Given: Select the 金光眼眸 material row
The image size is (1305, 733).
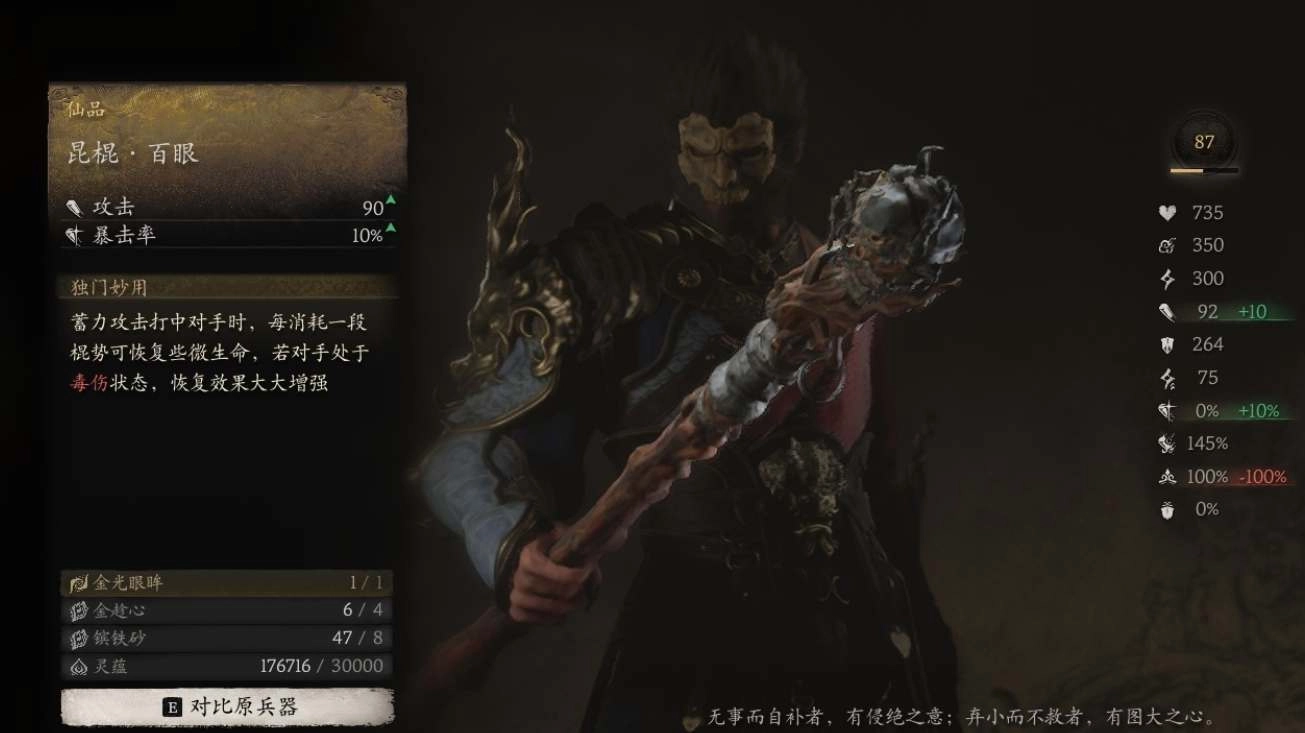Looking at the screenshot, I should (226, 582).
